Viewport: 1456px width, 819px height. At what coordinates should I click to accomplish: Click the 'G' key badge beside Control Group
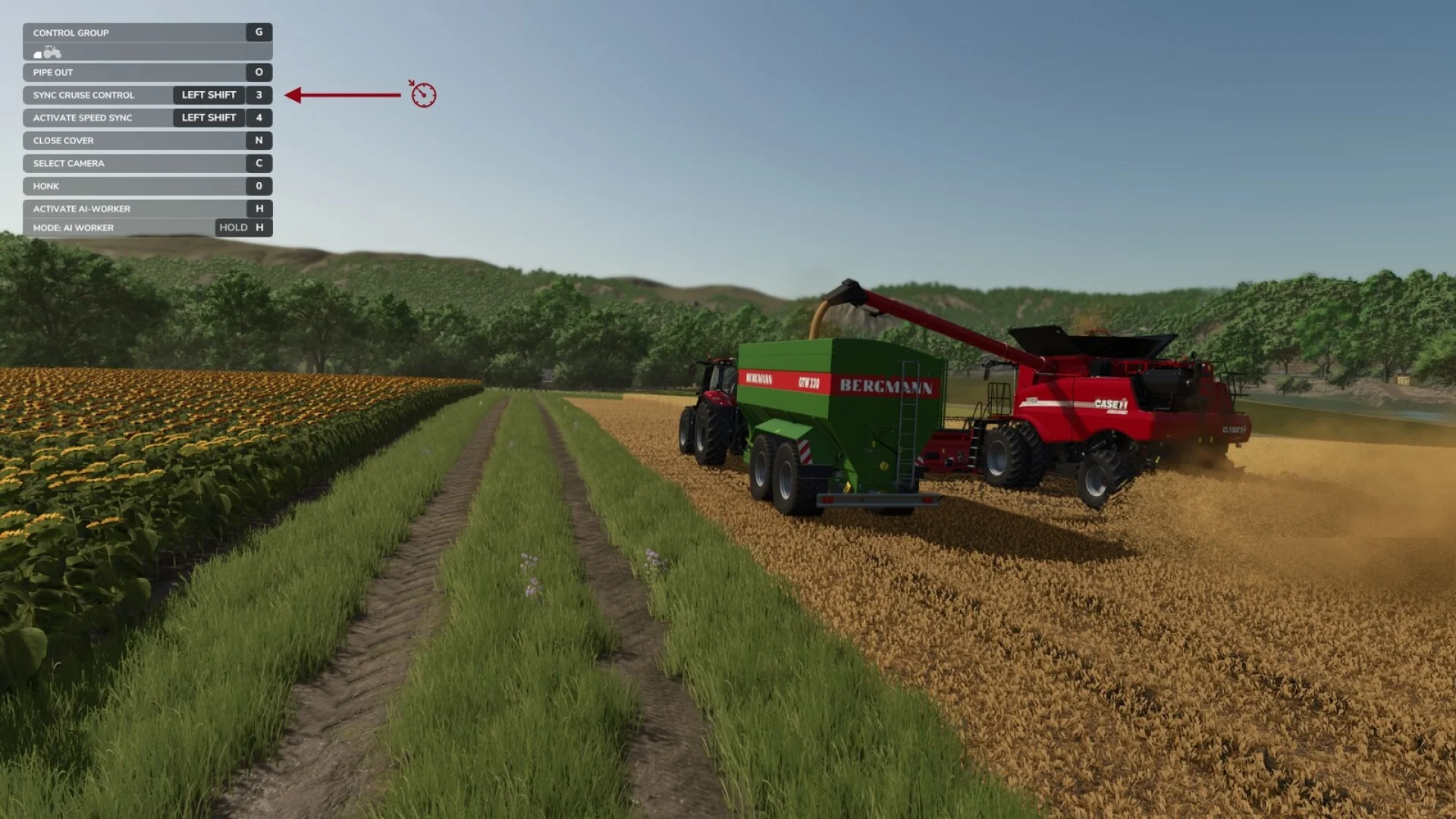tap(259, 33)
